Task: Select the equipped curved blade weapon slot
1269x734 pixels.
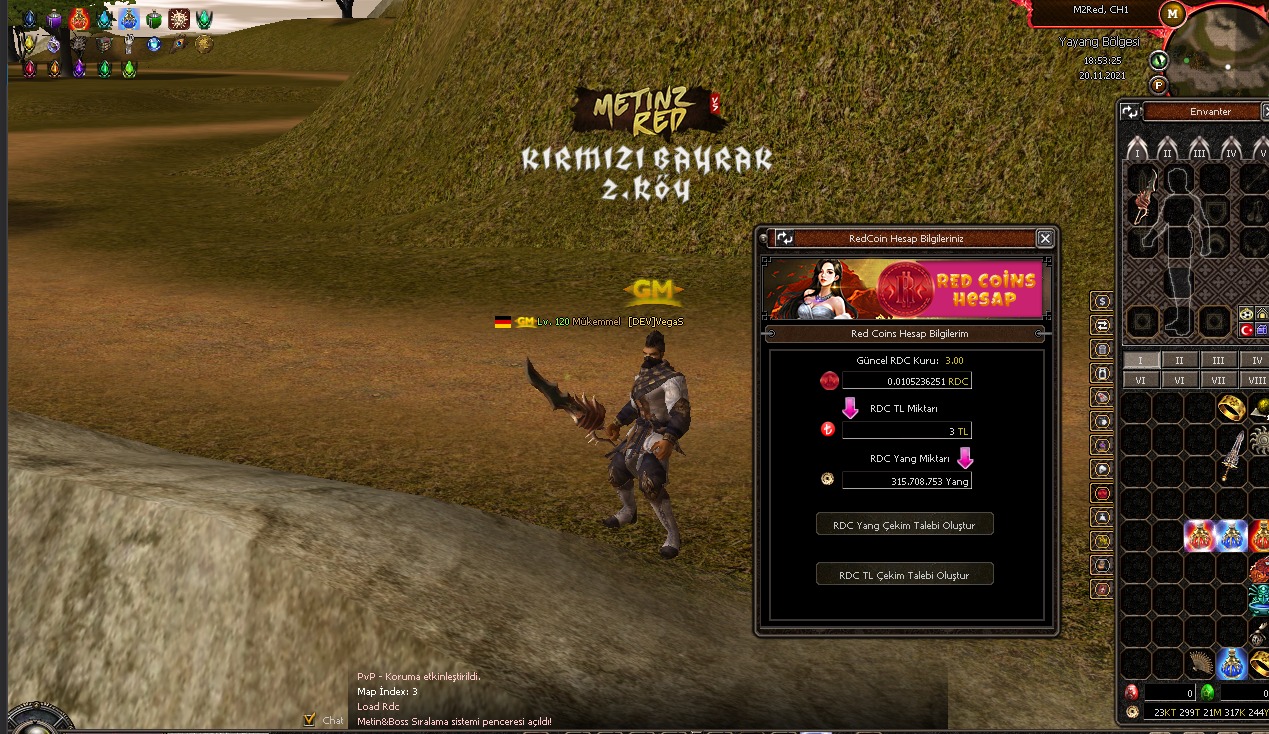Action: click(1144, 197)
